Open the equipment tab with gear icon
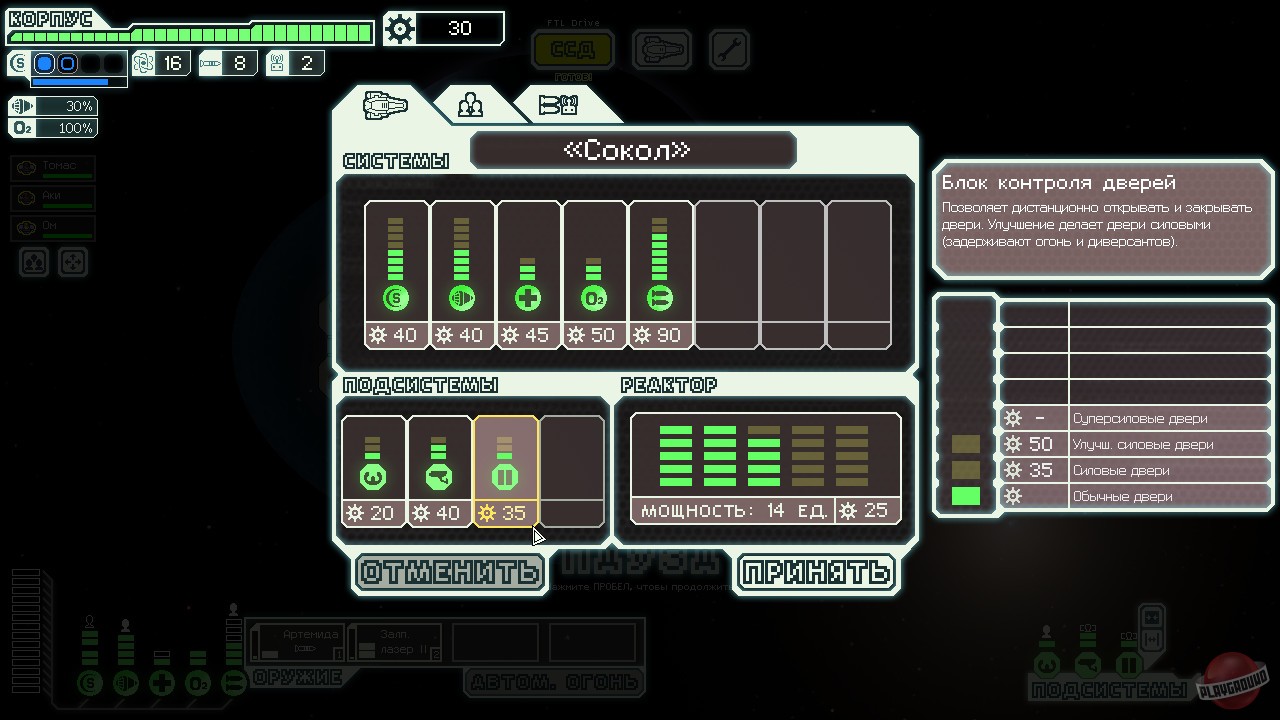Screen dimensions: 1280x720 557,103
